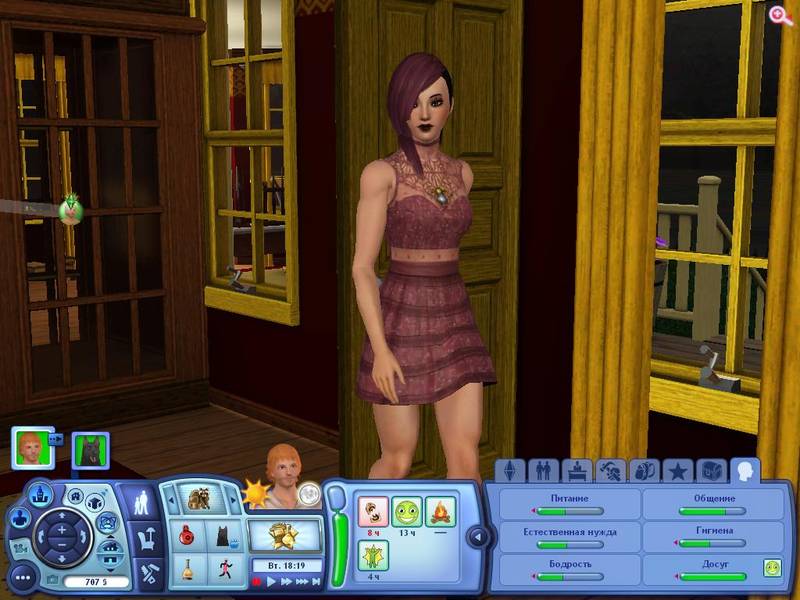Open Build mode with the tools icon
800x600 pixels.
(x=146, y=573)
